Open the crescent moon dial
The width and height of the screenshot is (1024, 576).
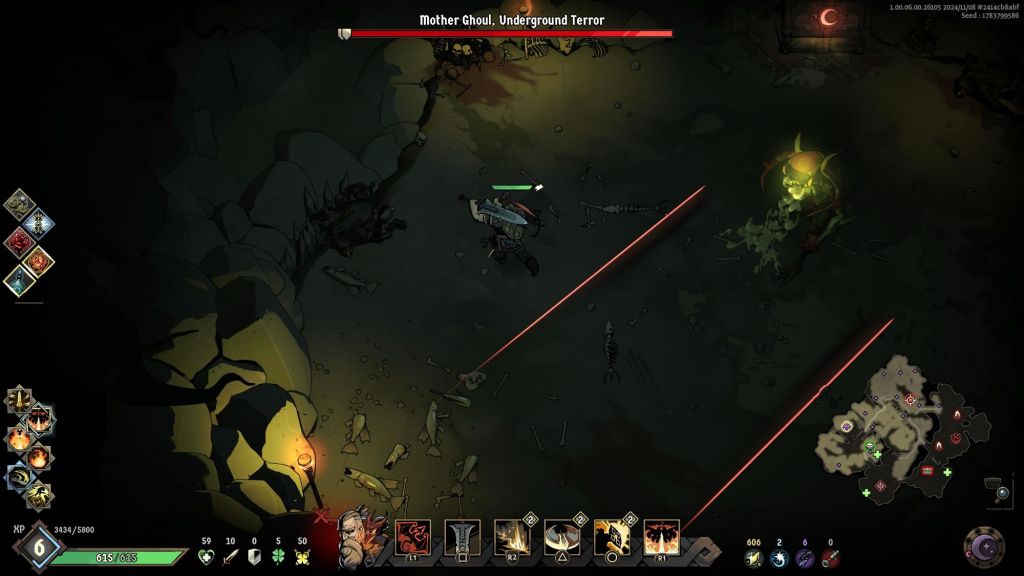984,547
